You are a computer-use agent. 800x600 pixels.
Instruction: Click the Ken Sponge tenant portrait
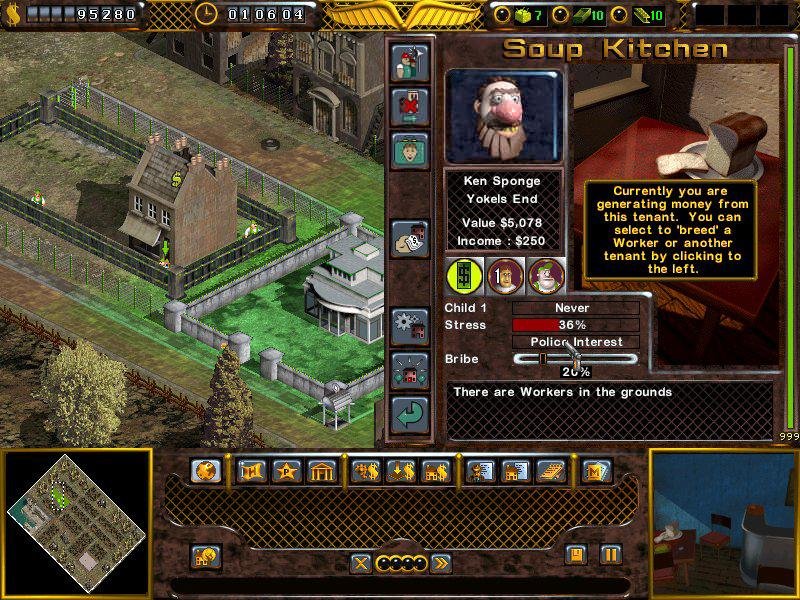coord(504,115)
